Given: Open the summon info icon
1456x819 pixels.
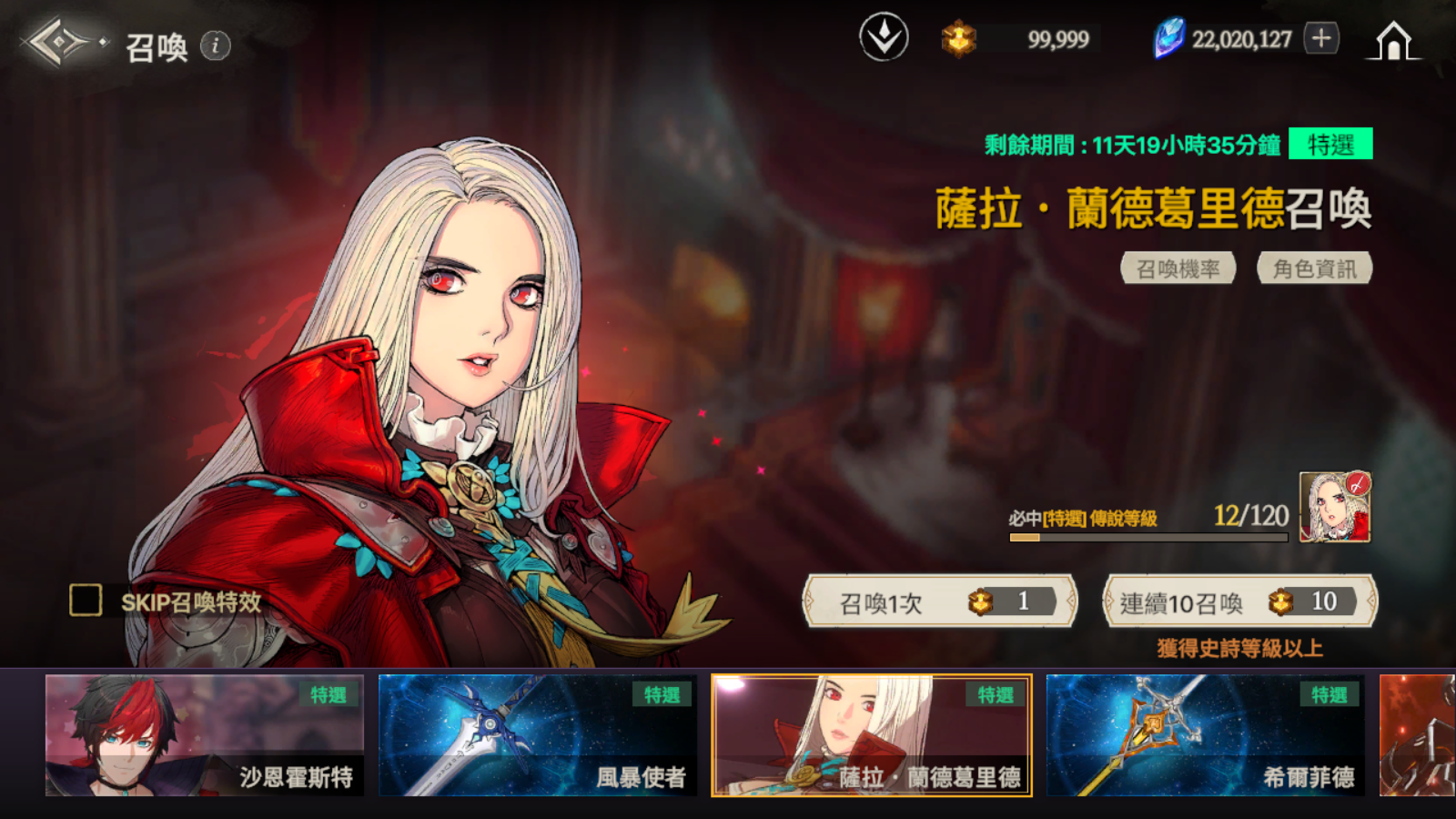Looking at the screenshot, I should pyautogui.click(x=216, y=45).
